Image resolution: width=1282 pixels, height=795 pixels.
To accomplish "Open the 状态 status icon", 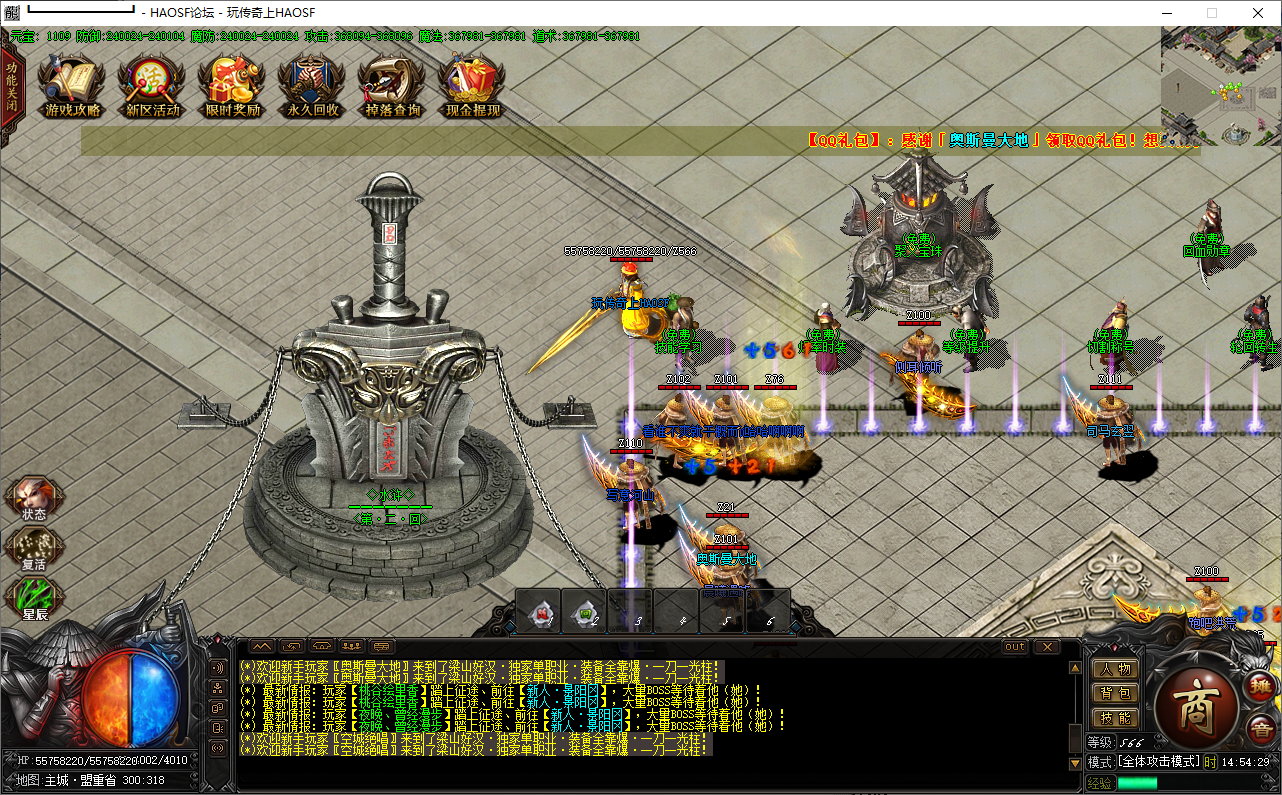I will coord(34,498).
